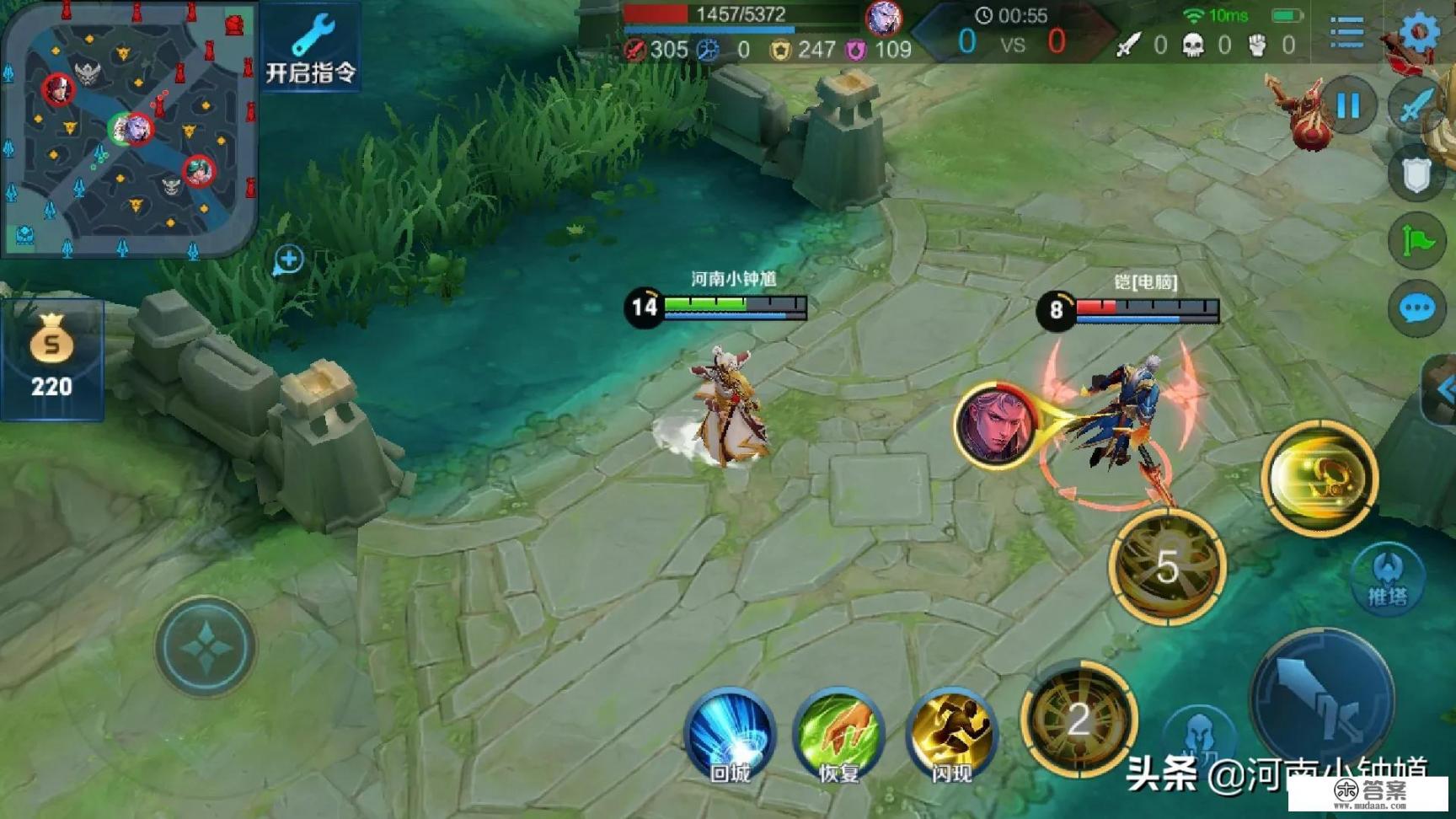Open the settings gear
1456x819 pixels.
click(x=1420, y=32)
